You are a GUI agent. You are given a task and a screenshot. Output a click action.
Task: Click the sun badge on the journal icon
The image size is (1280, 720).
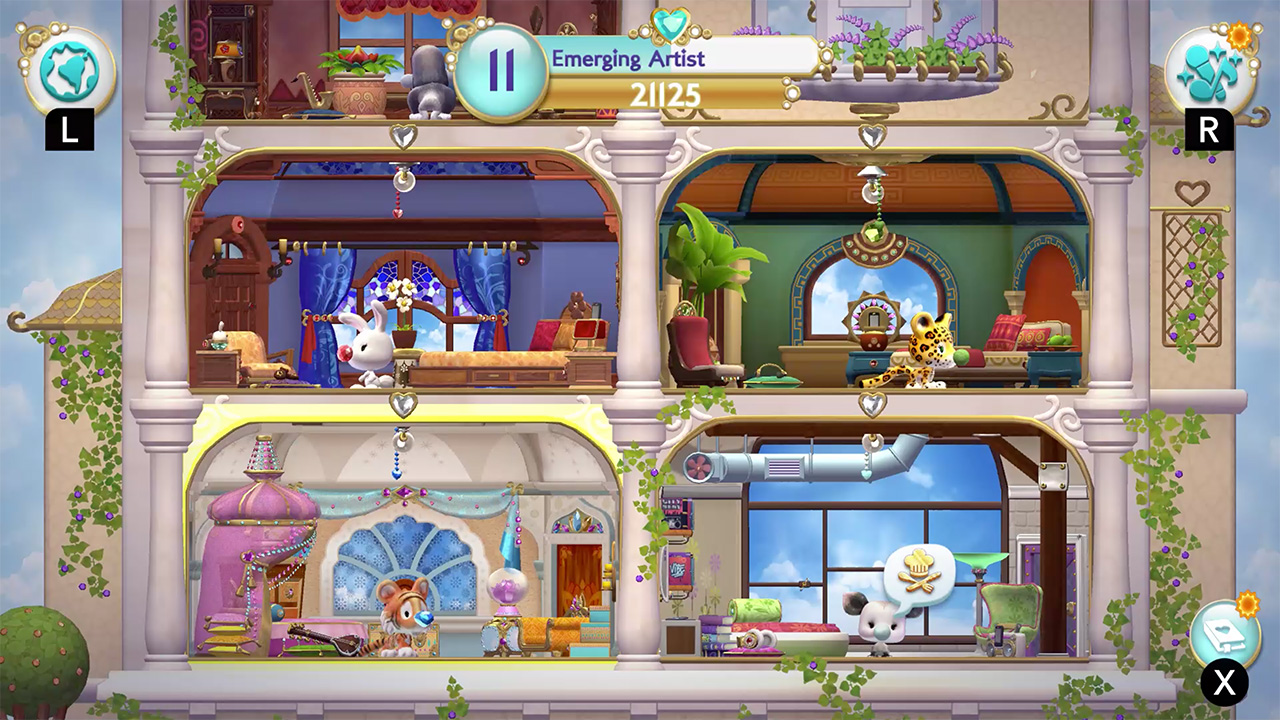(x=1250, y=603)
